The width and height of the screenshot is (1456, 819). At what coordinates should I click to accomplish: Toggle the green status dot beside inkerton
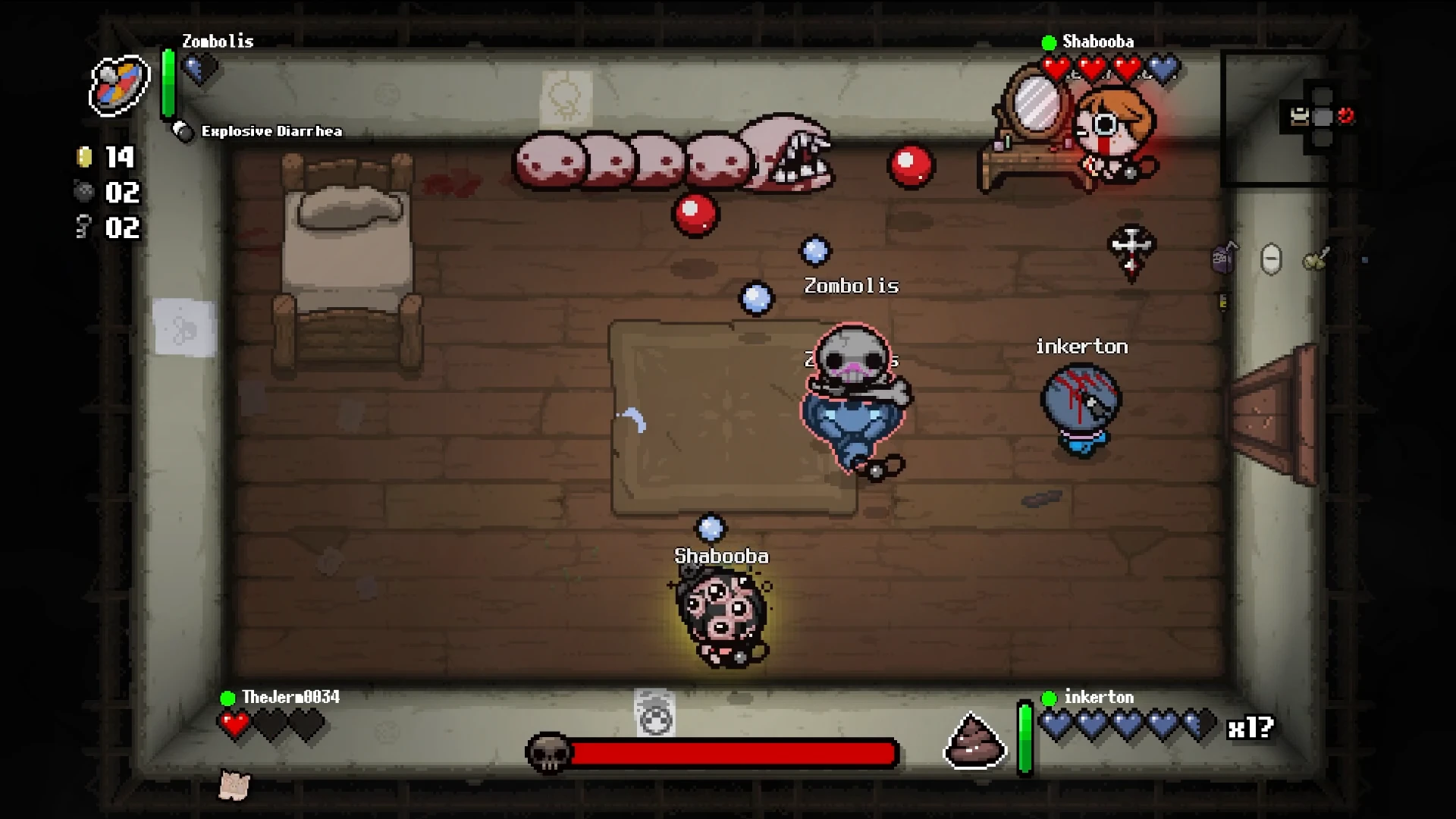(1050, 697)
